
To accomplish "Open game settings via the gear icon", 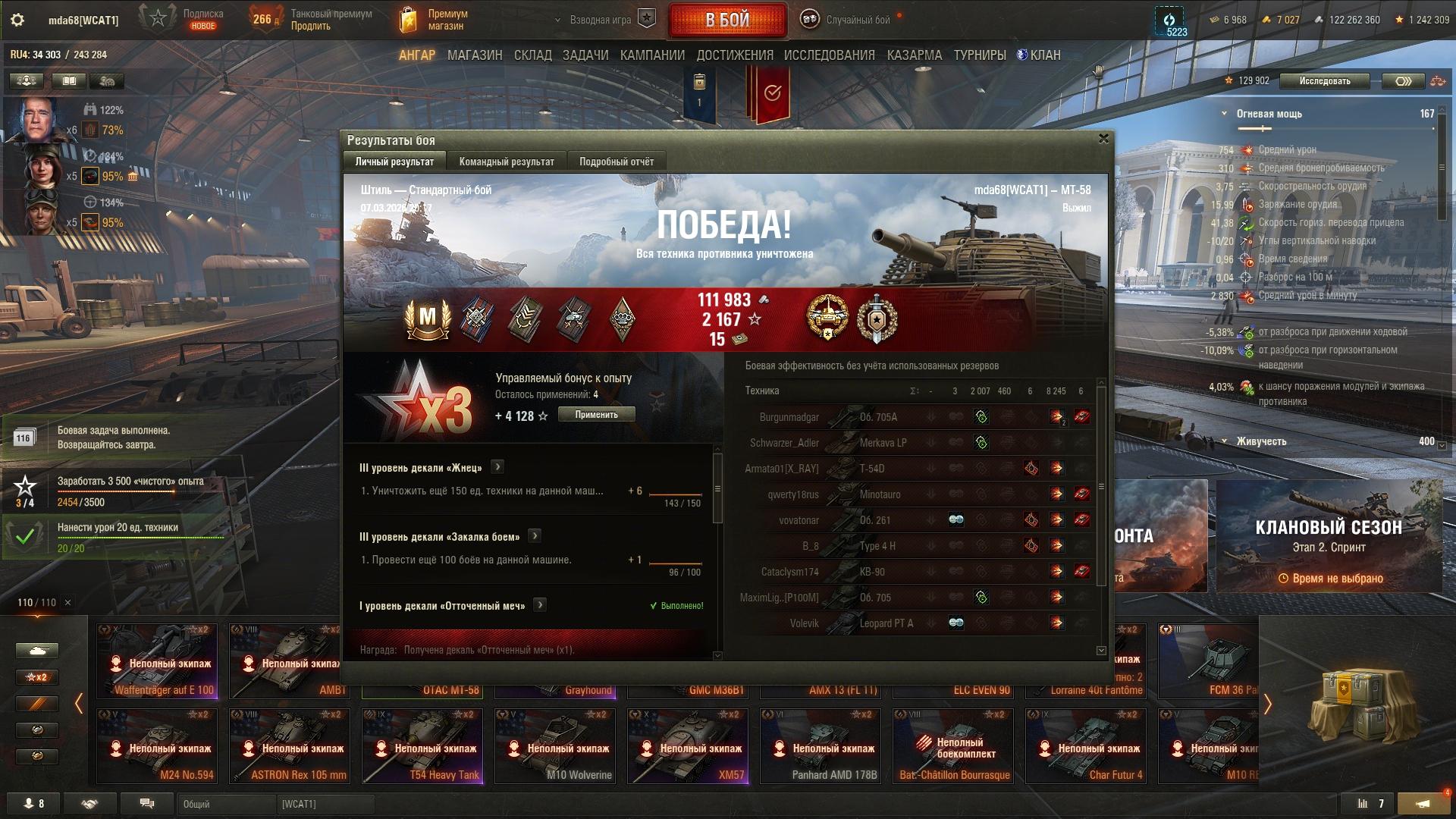I will click(17, 20).
